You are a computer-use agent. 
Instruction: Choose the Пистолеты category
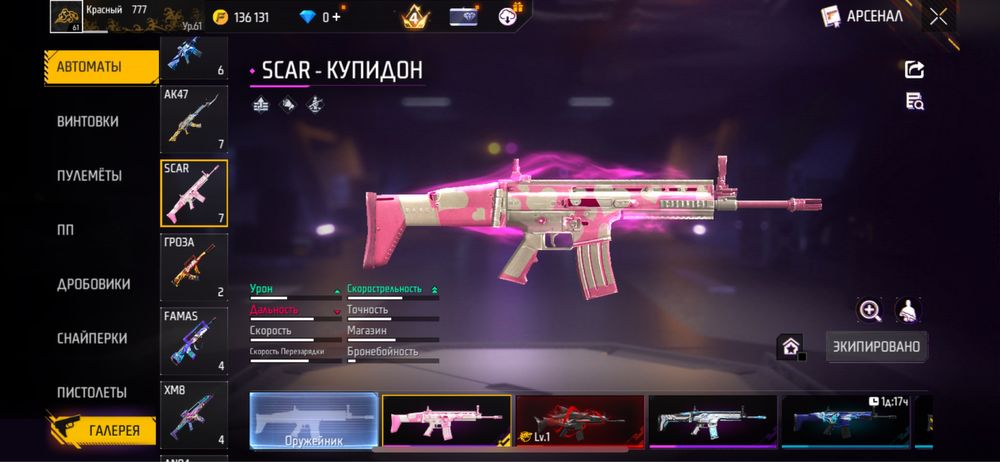(92, 392)
